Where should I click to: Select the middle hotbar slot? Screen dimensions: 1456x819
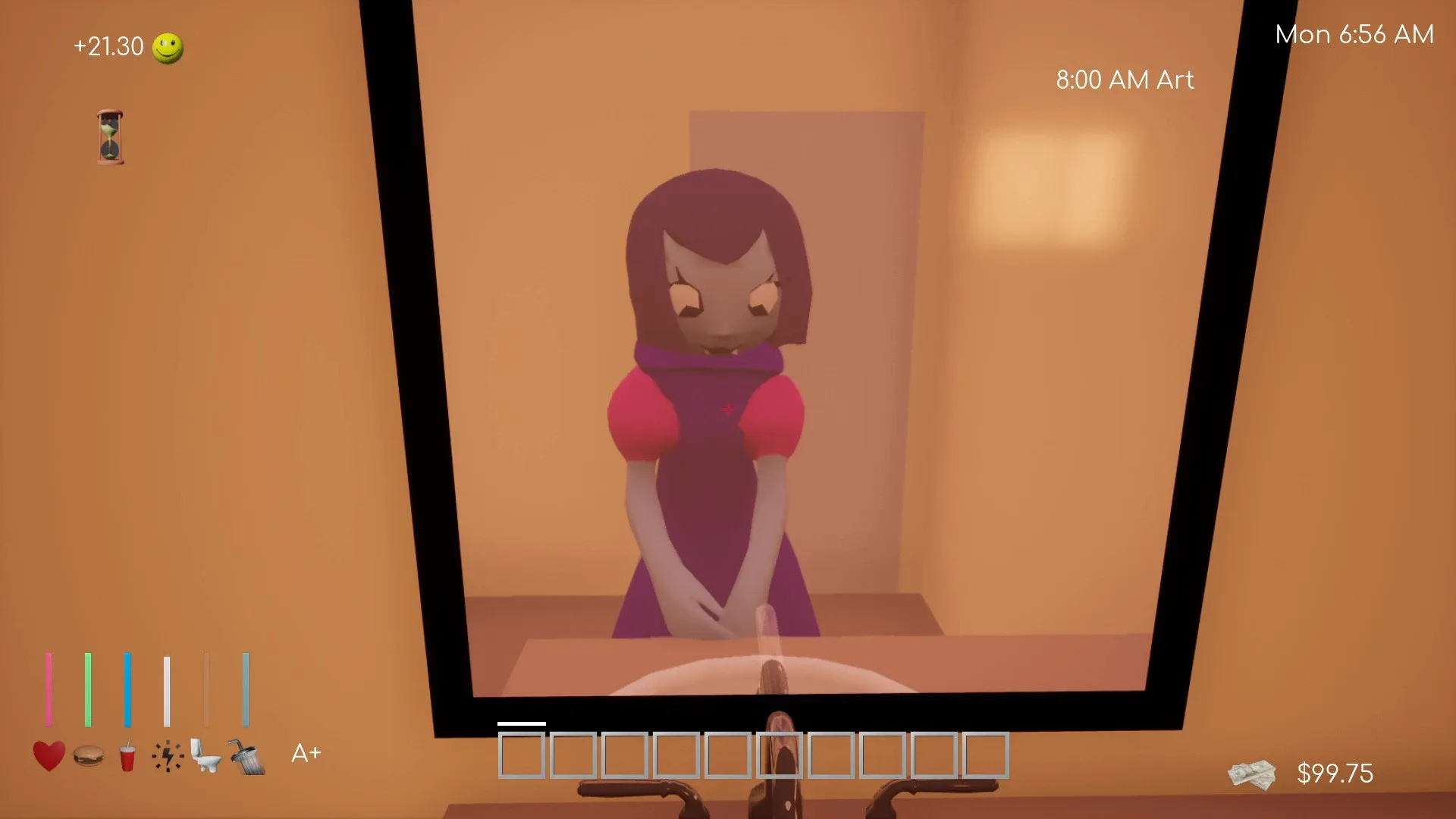(778, 755)
